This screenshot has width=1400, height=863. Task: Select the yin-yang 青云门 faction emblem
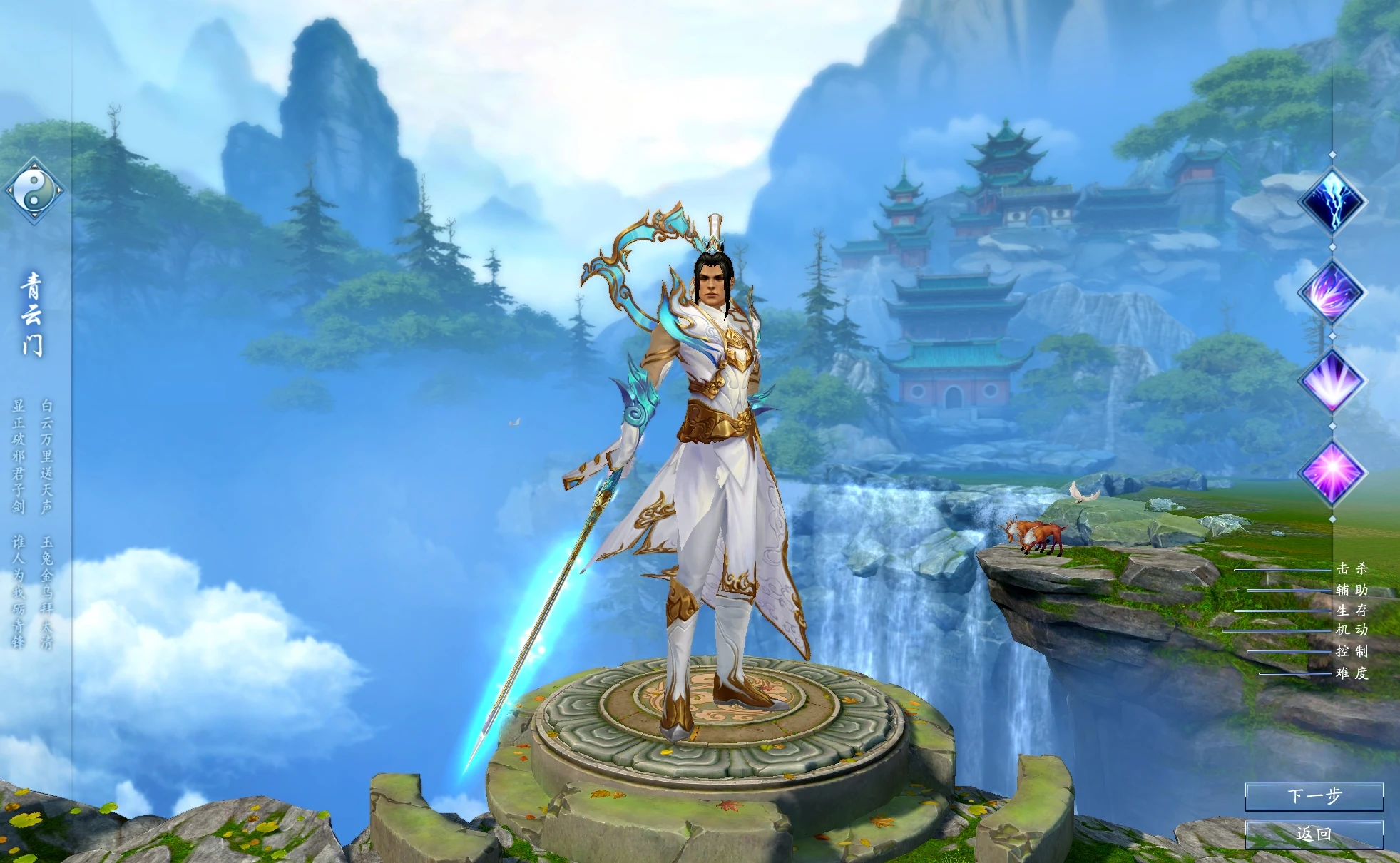tap(34, 190)
